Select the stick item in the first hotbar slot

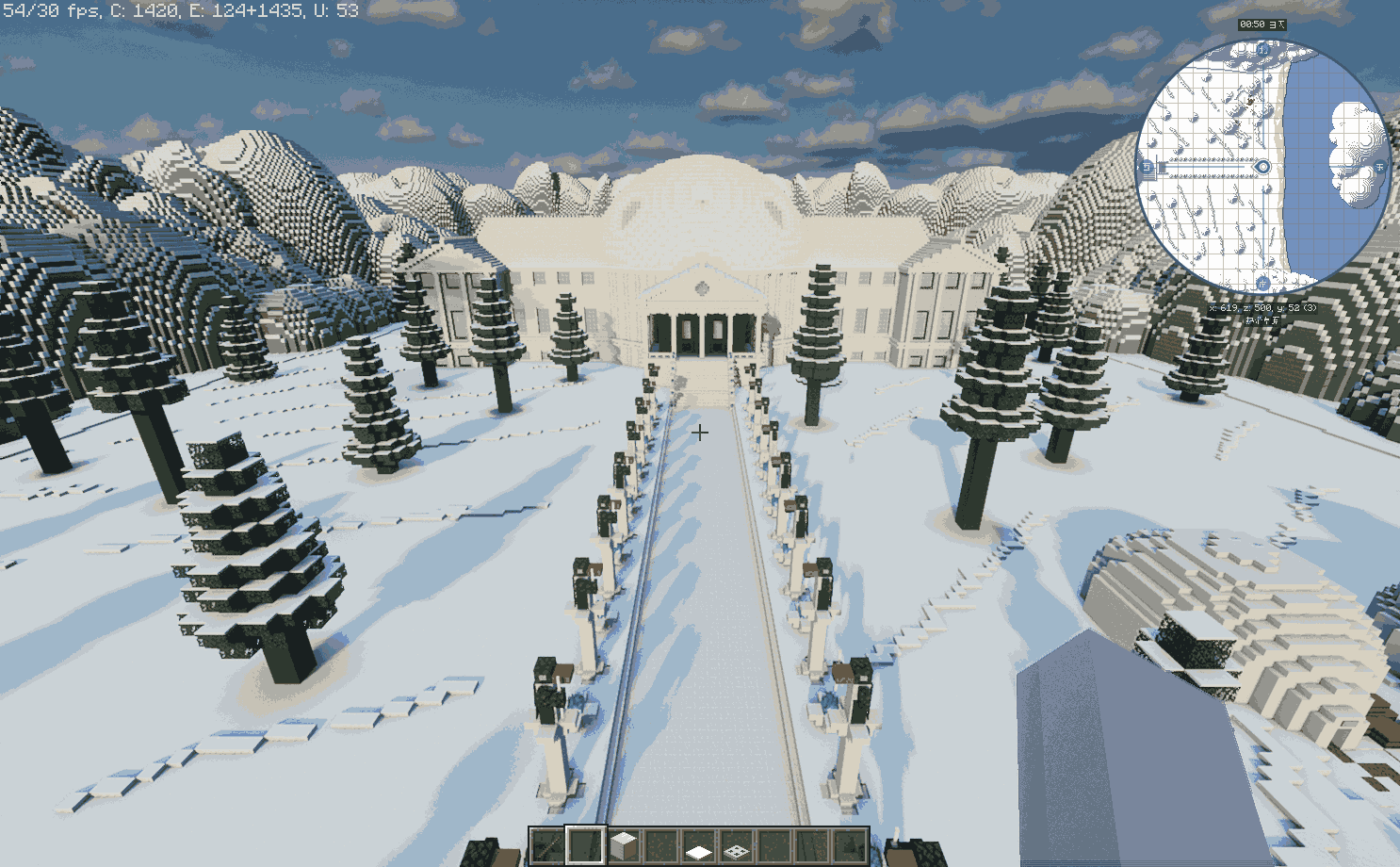pos(546,845)
